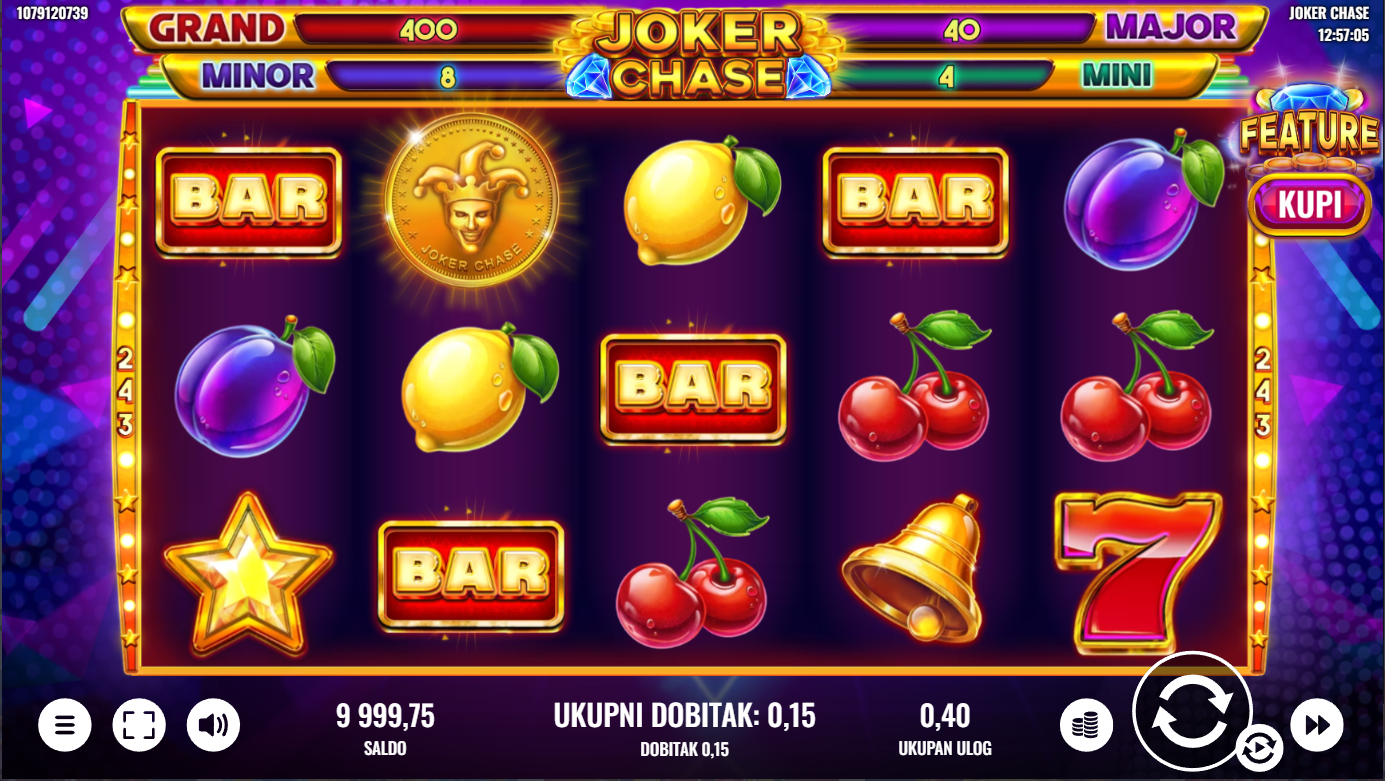Enable fast-forward turbo spin
1385x781 pixels.
pyautogui.click(x=1316, y=725)
